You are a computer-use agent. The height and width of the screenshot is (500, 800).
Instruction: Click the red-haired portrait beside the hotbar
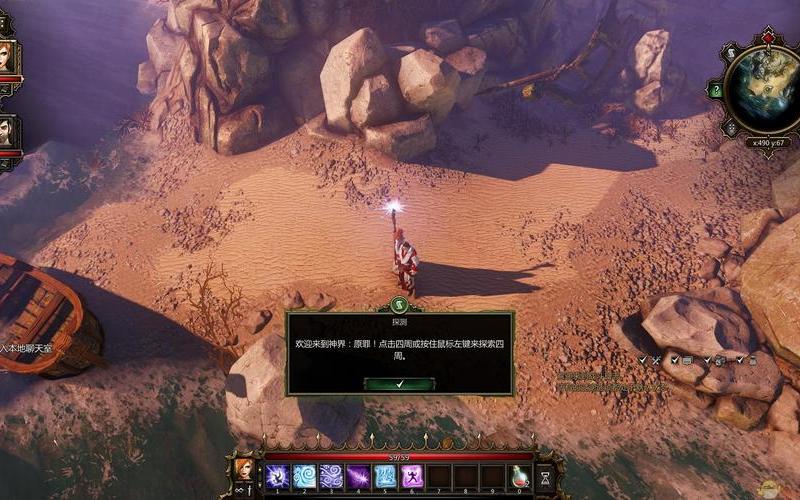point(243,469)
